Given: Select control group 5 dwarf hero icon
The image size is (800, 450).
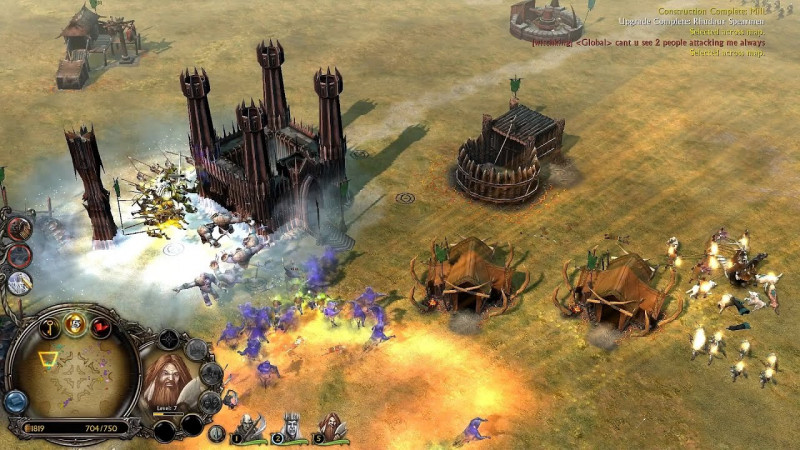Looking at the screenshot, I should [x=333, y=429].
